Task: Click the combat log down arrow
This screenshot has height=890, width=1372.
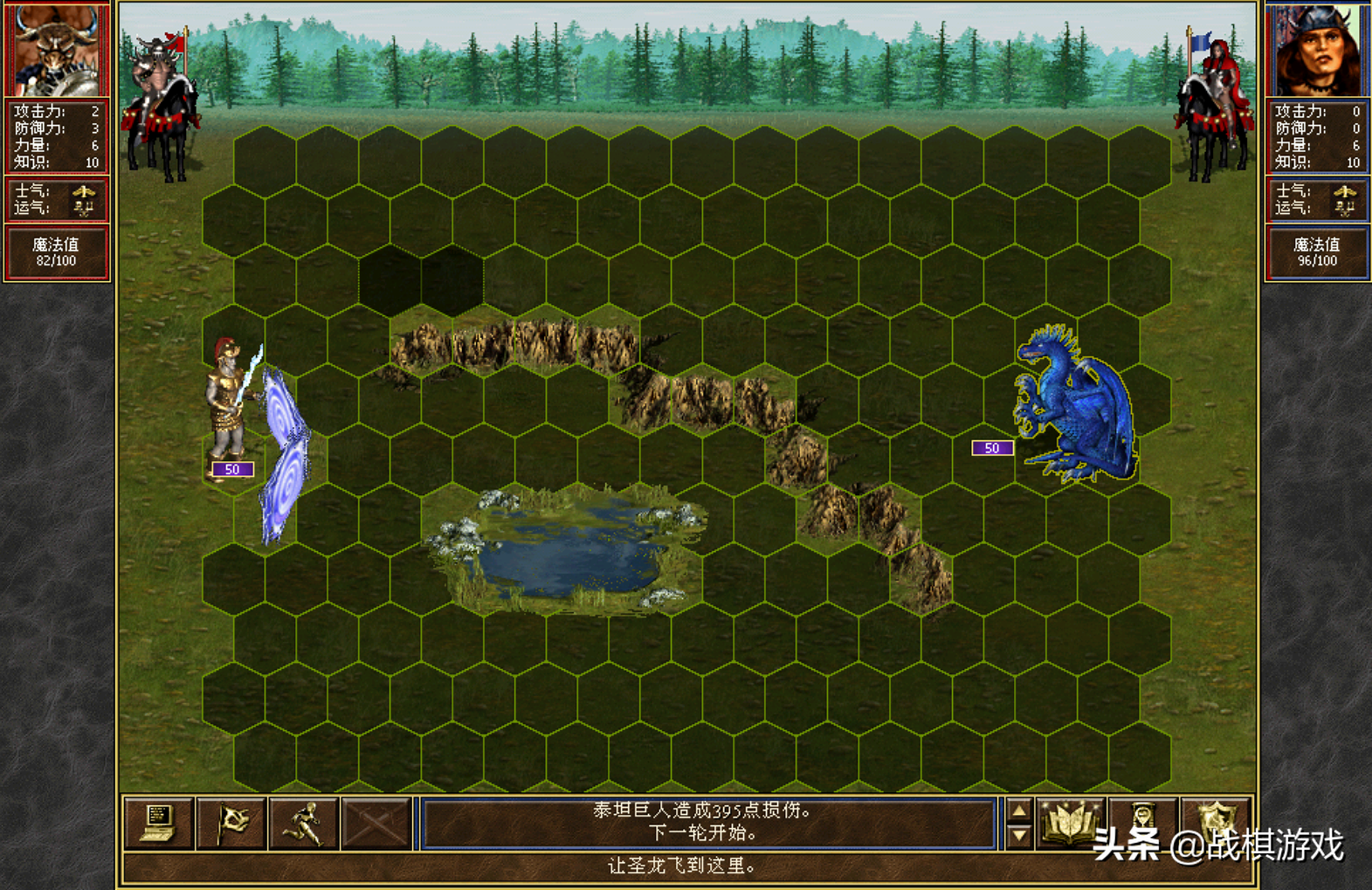Action: click(1018, 836)
